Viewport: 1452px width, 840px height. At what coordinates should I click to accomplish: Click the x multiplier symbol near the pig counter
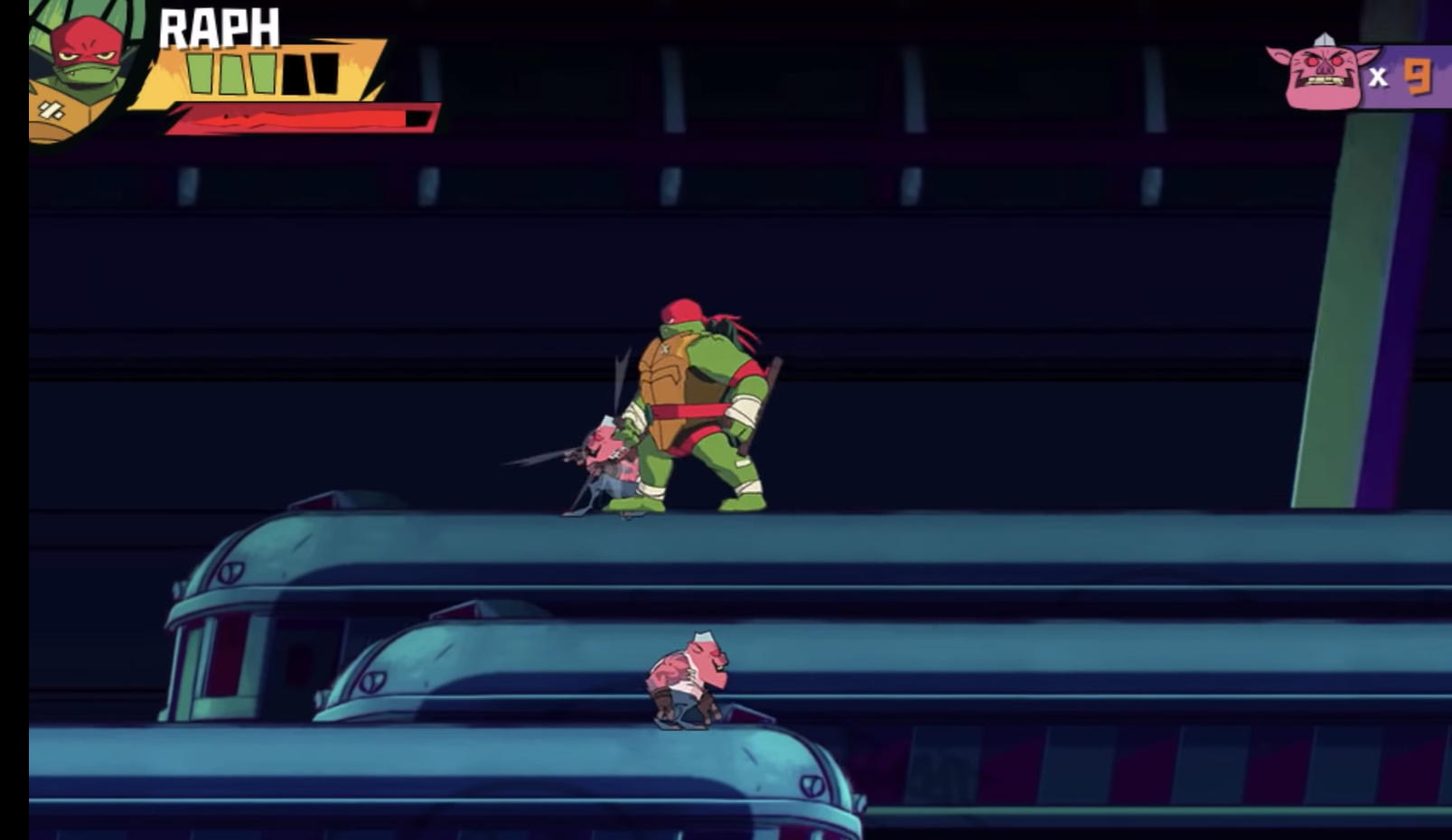(x=1378, y=77)
